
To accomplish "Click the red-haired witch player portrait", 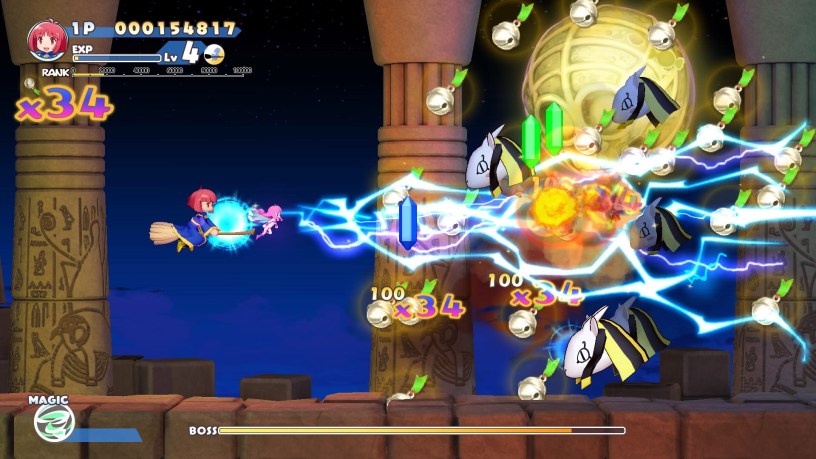I will click(x=47, y=40).
